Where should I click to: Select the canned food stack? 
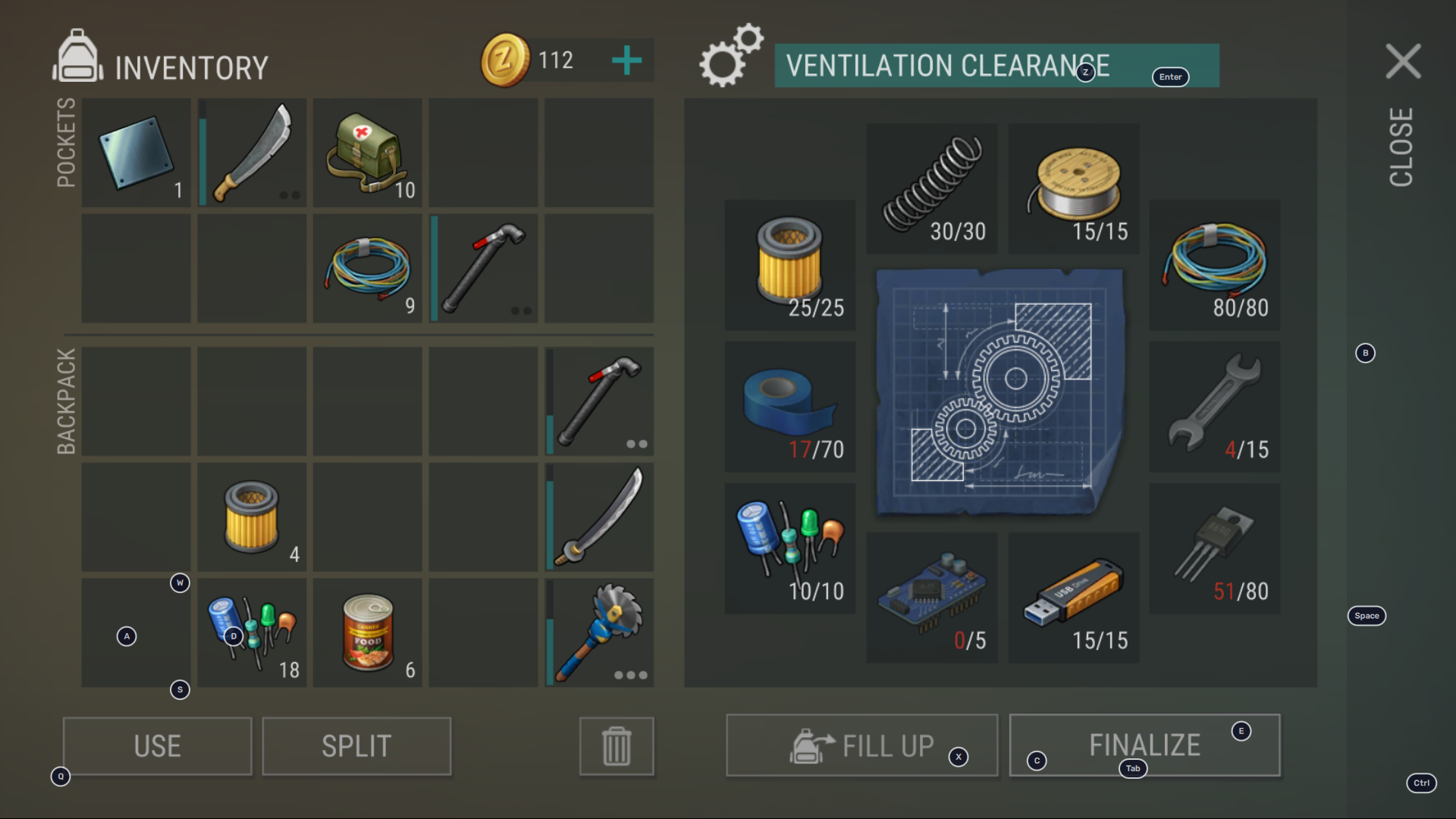[x=368, y=633]
